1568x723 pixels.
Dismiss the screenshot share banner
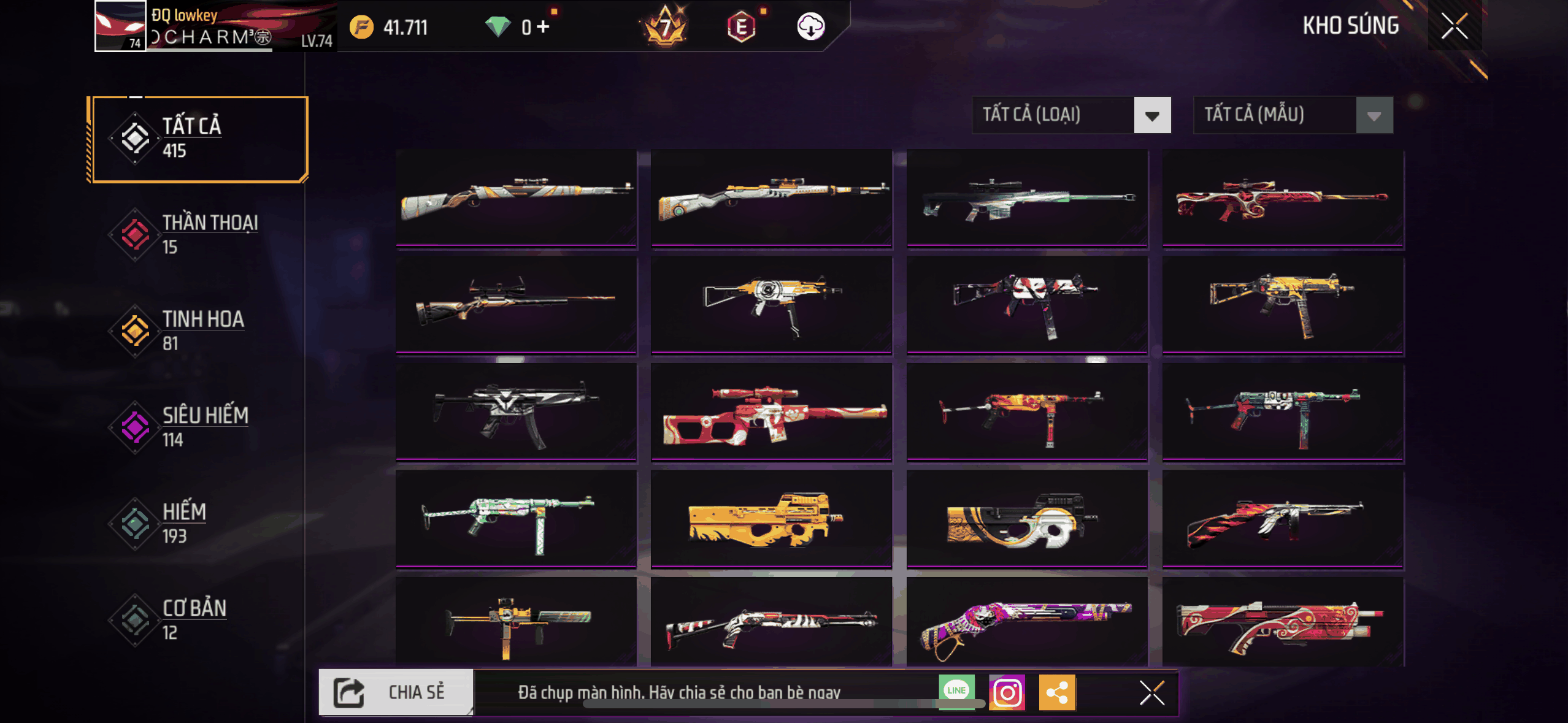coord(1151,693)
